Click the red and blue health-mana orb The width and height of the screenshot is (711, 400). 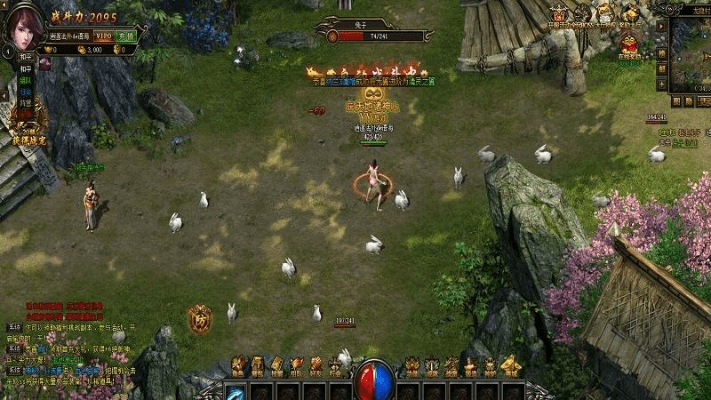(x=374, y=380)
